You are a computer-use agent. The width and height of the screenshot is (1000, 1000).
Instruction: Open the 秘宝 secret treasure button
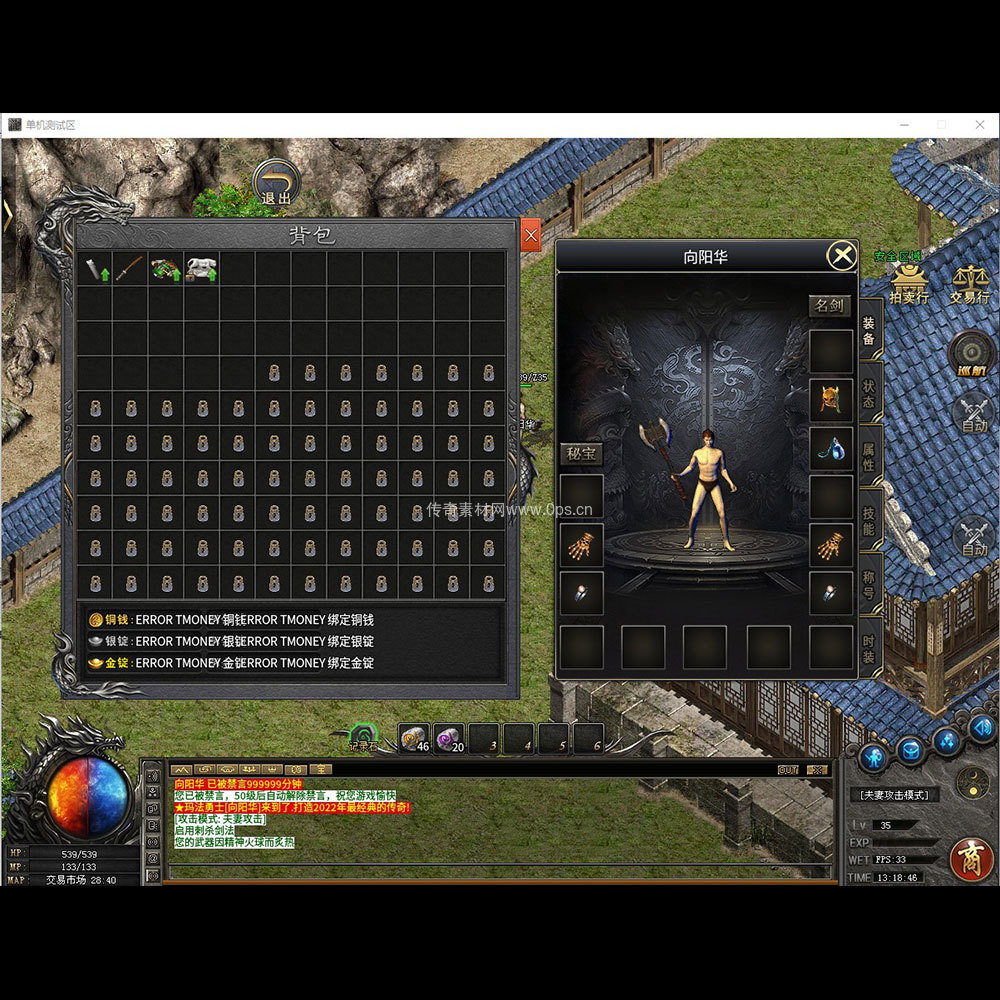(581, 454)
